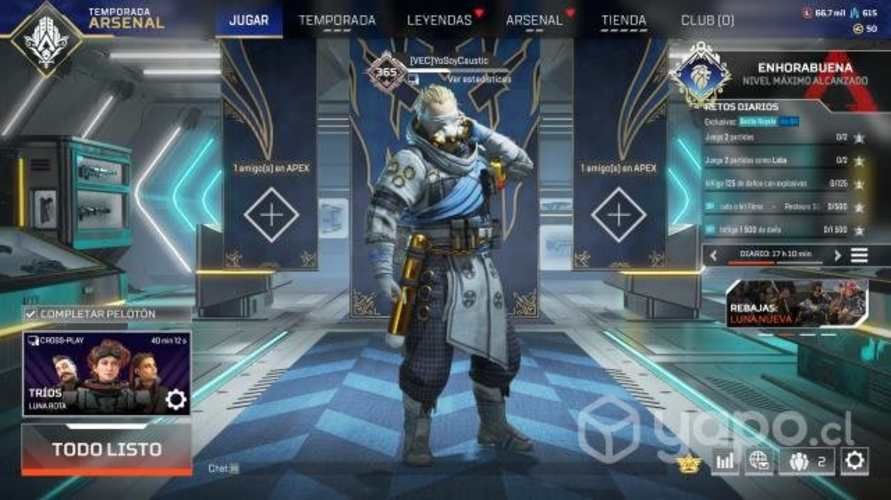Invite a friend to the right squad slot
891x500 pixels.
(x=618, y=214)
